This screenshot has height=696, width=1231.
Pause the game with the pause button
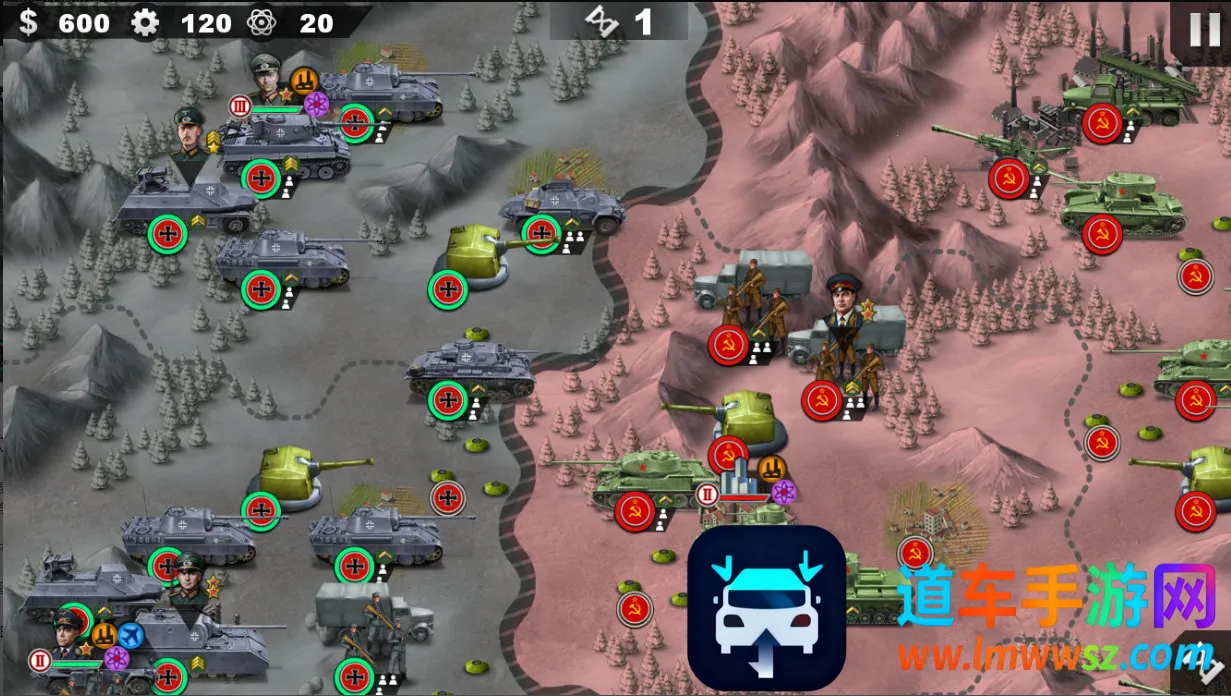(x=1204, y=29)
